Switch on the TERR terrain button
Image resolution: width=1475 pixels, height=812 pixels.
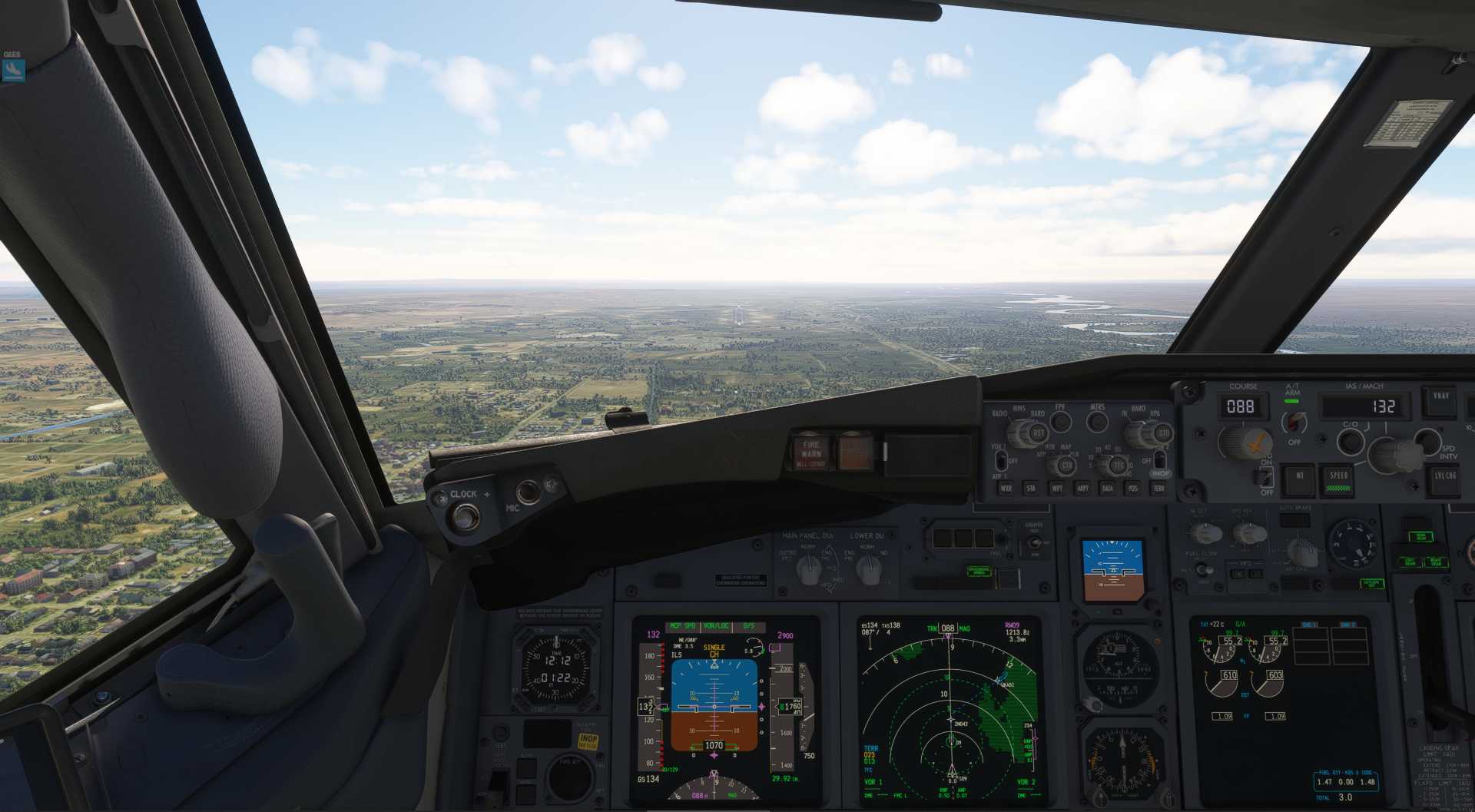(1158, 488)
